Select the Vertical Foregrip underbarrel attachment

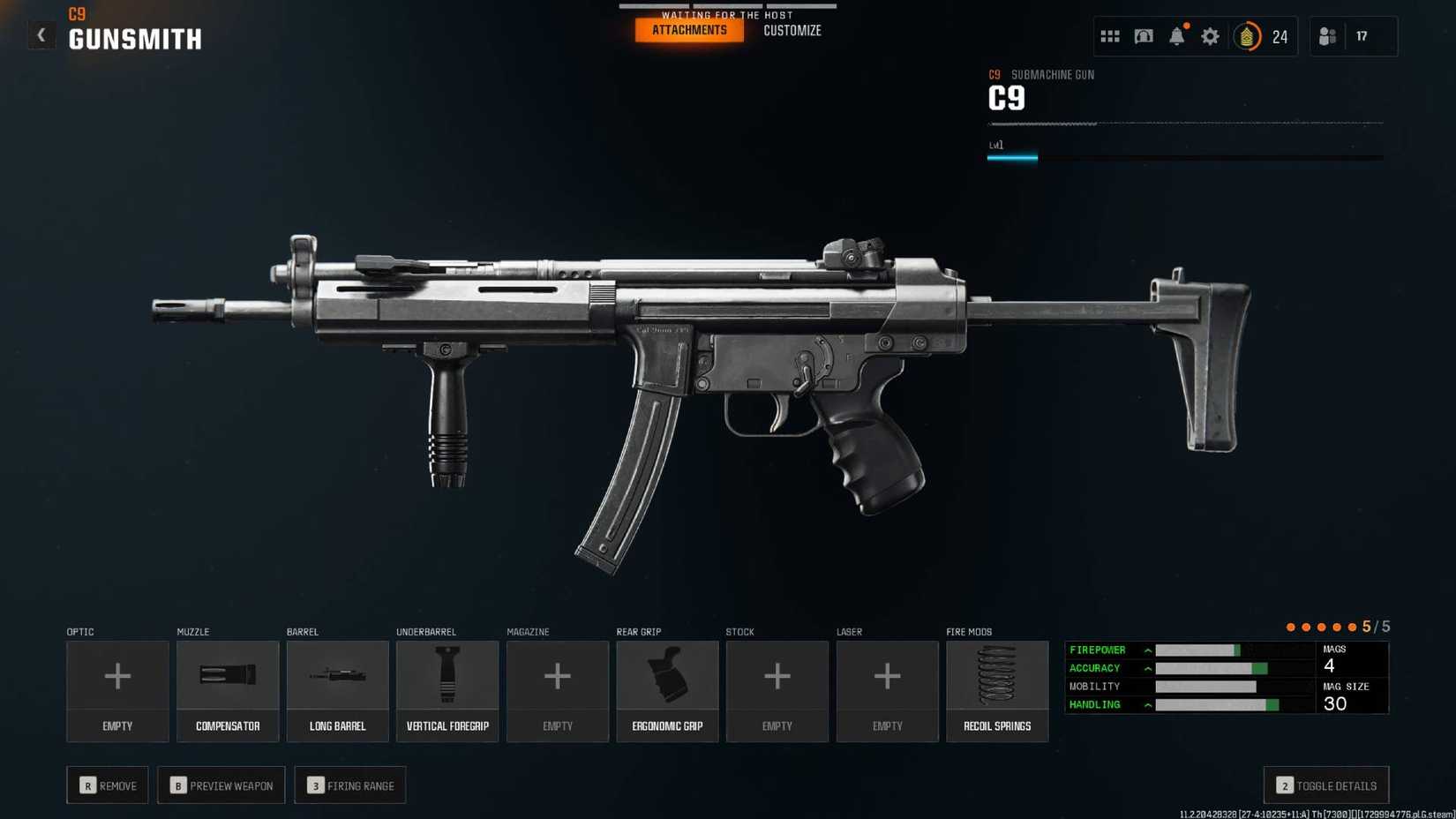(447, 691)
